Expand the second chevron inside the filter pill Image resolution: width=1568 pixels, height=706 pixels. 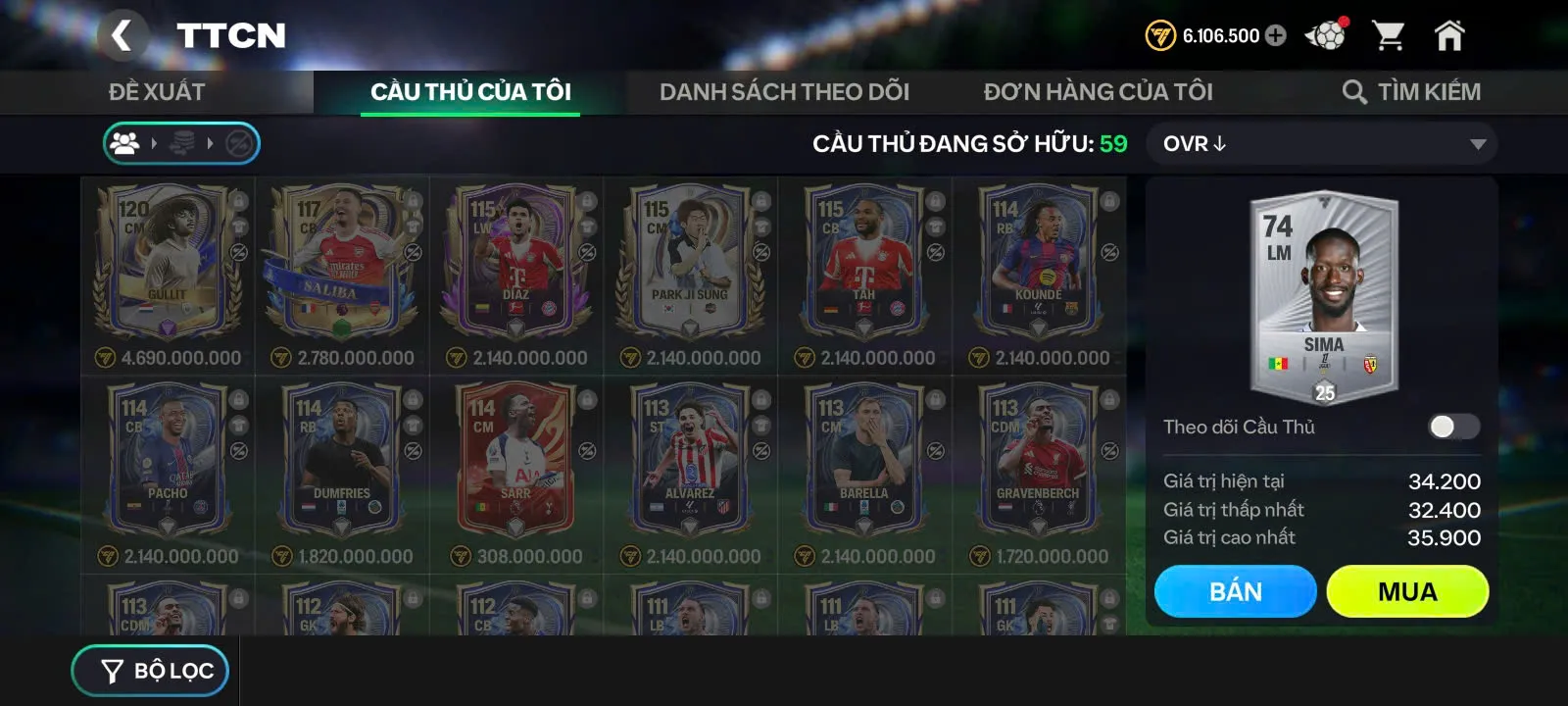[x=211, y=142]
